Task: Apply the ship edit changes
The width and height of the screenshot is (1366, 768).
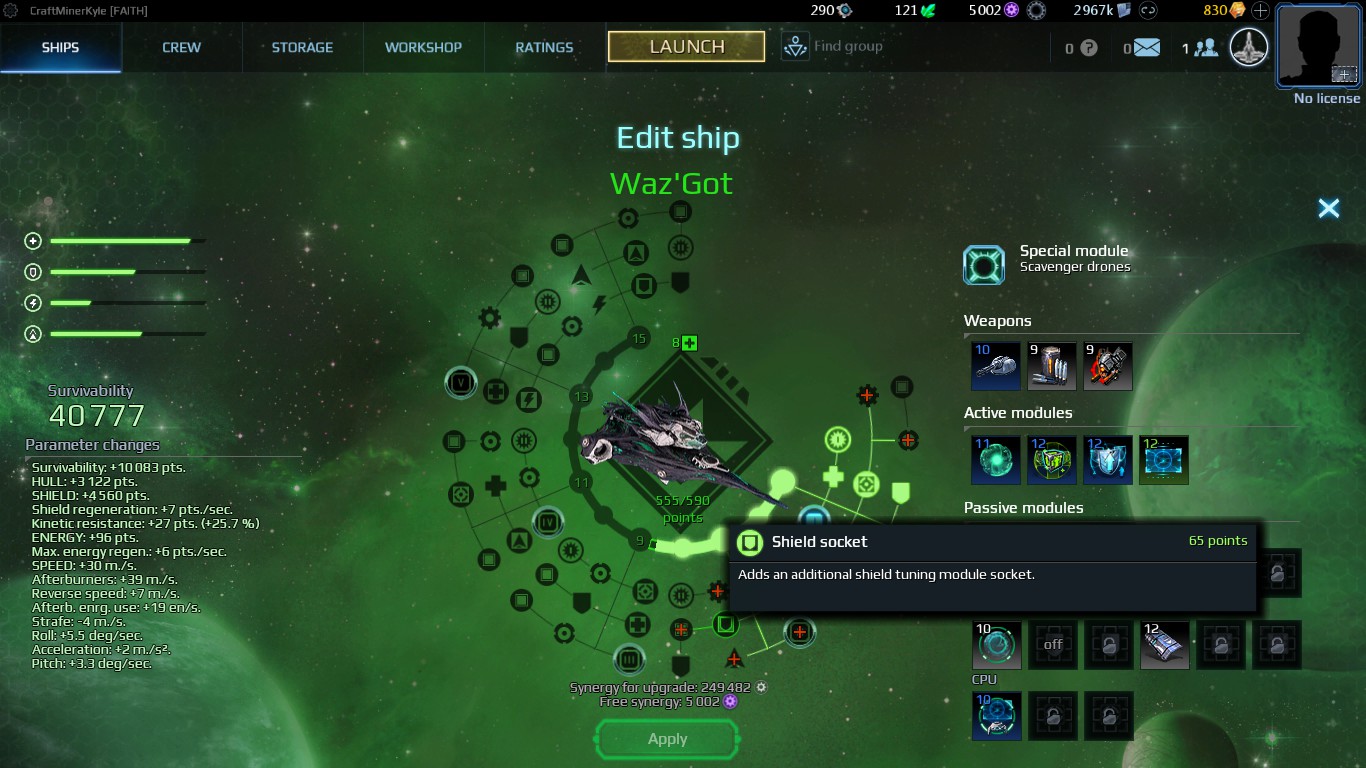Action: tap(667, 739)
